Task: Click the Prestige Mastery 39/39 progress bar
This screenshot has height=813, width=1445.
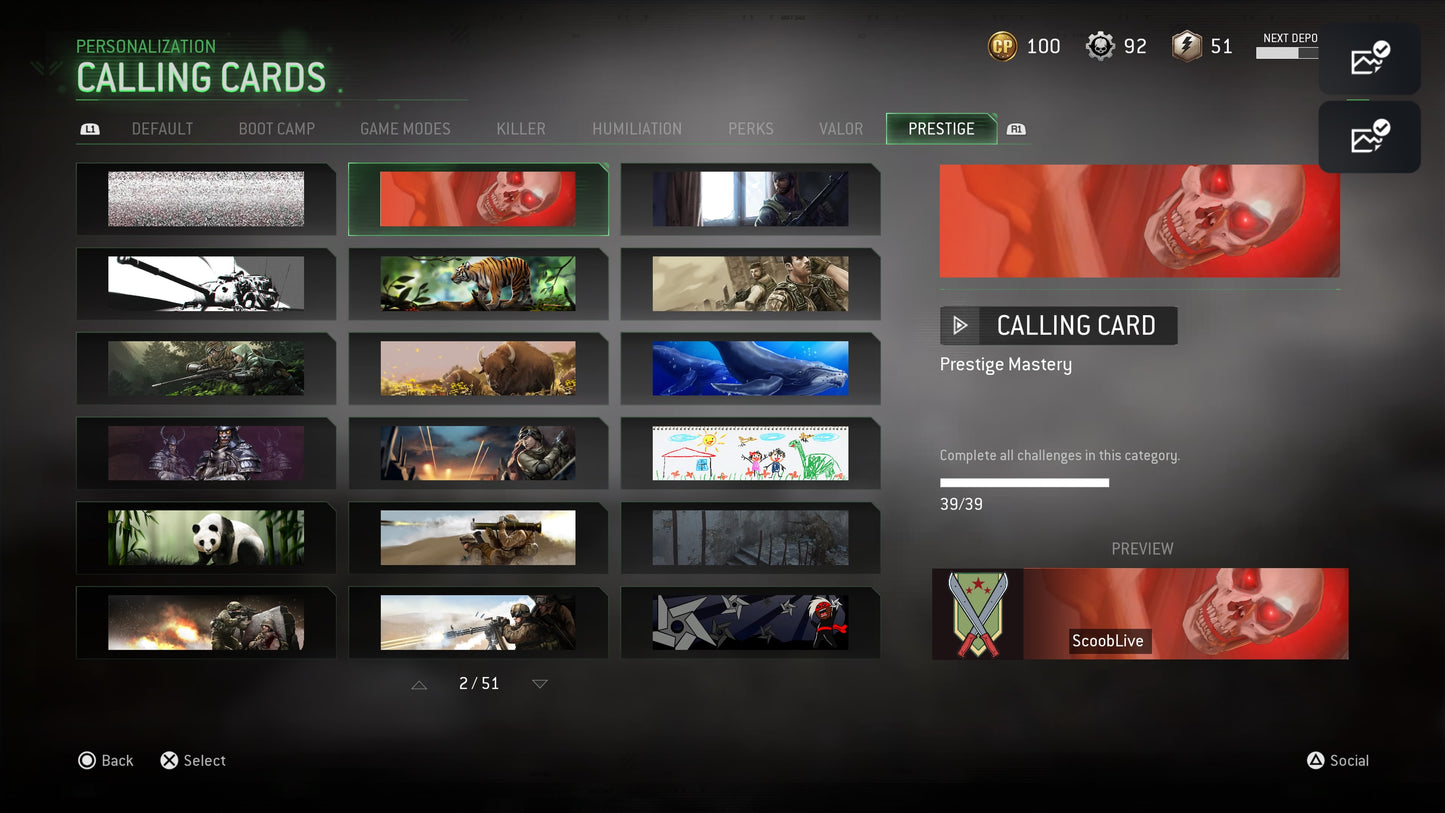Action: (x=1024, y=481)
